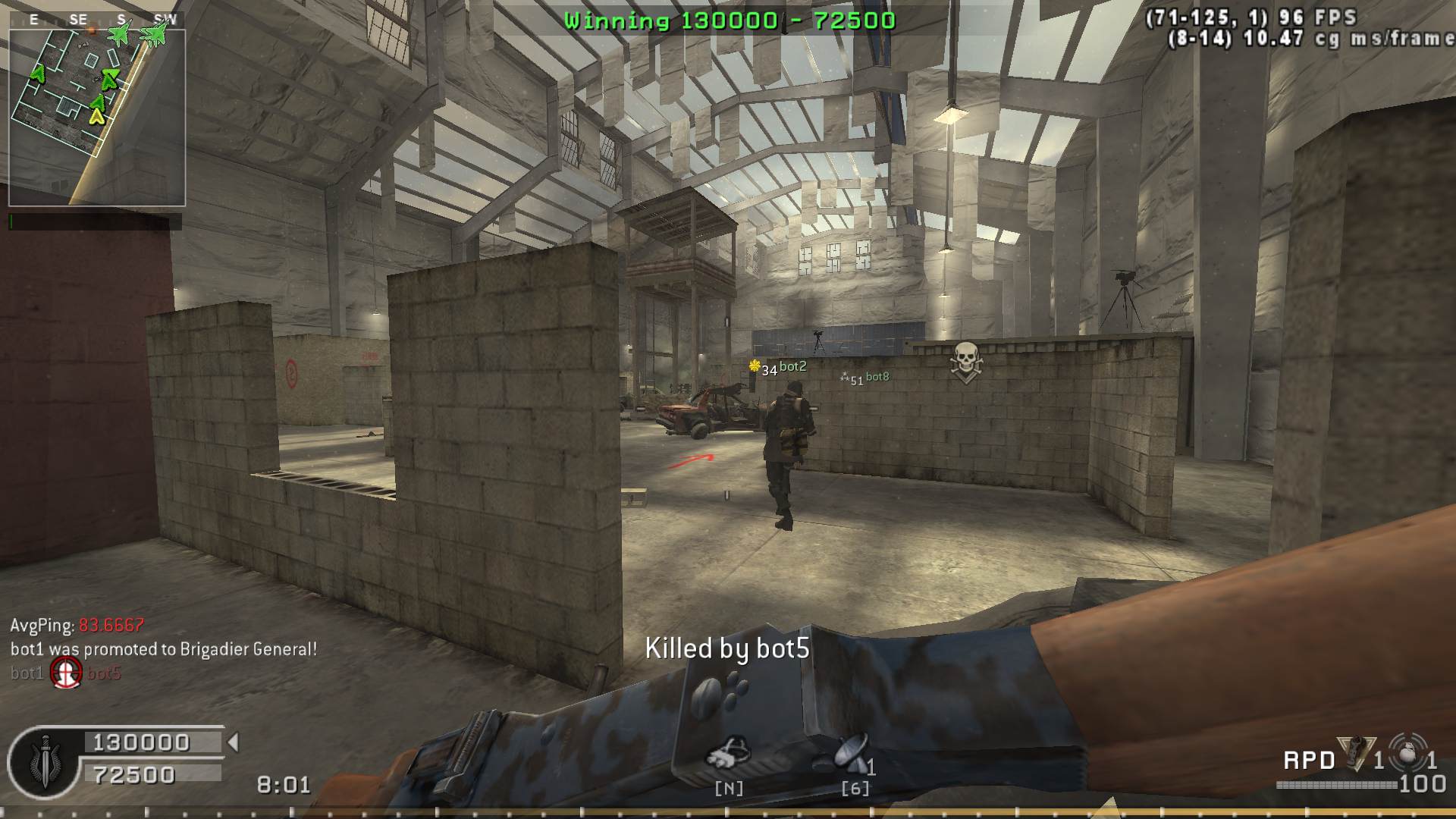The width and height of the screenshot is (1456, 819).
Task: Click the skull and crossbones death marker
Action: click(x=965, y=362)
